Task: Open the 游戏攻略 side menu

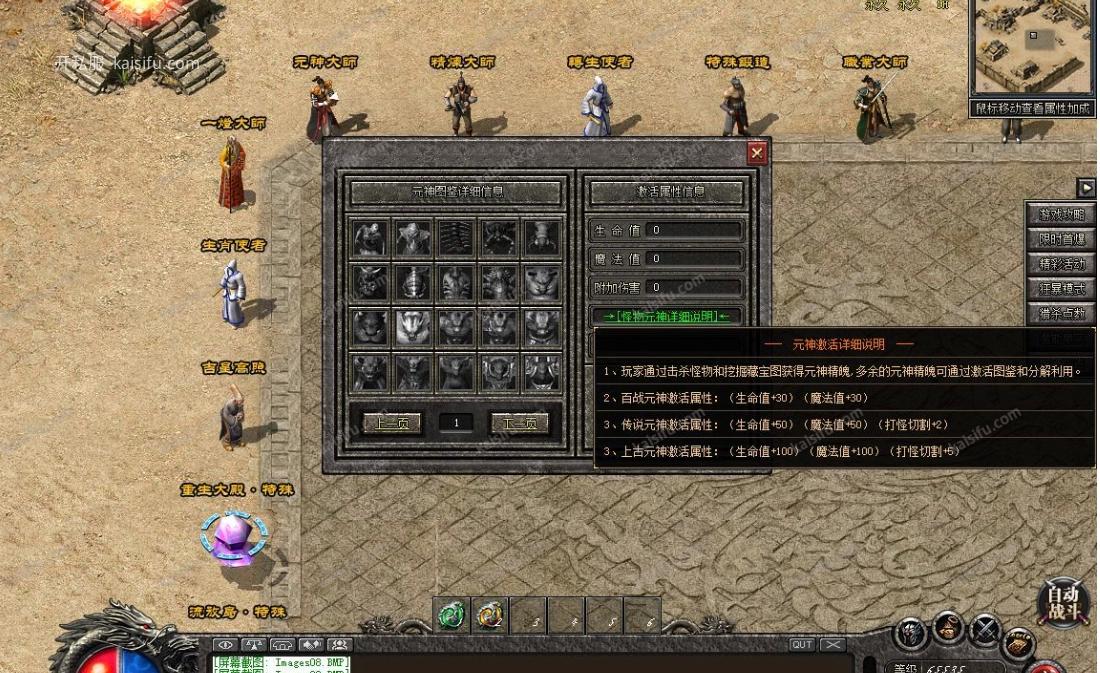Action: pos(1060,215)
